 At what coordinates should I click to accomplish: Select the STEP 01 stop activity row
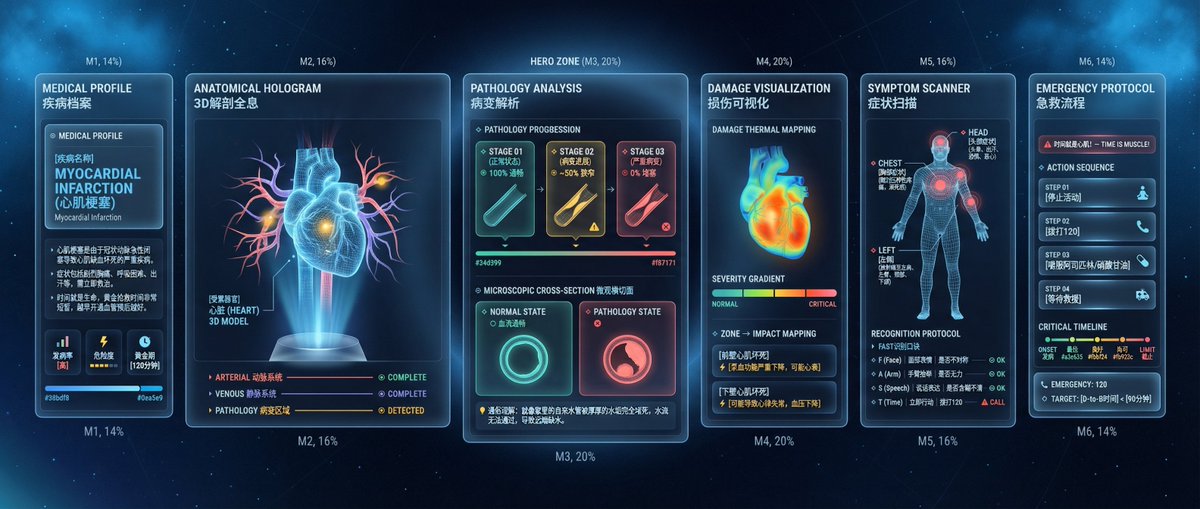(1095, 193)
